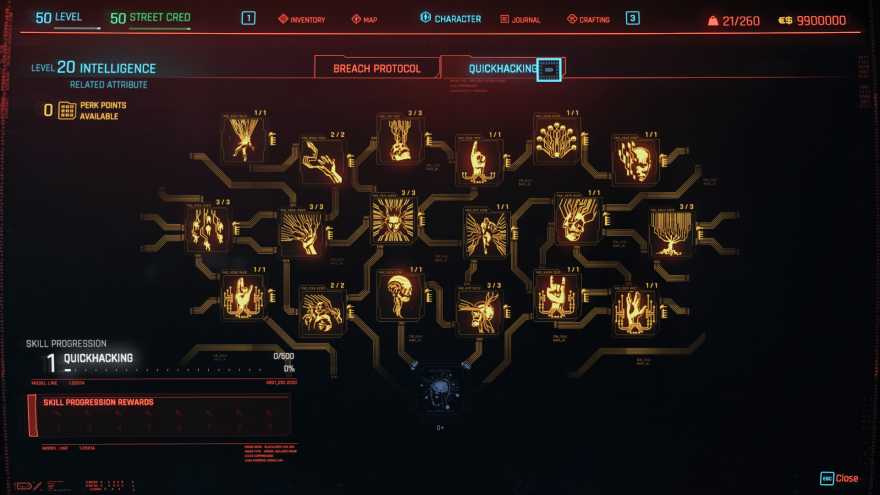Viewport: 880px width, 495px height.
Task: Pick the running figure perk
Action: point(486,232)
